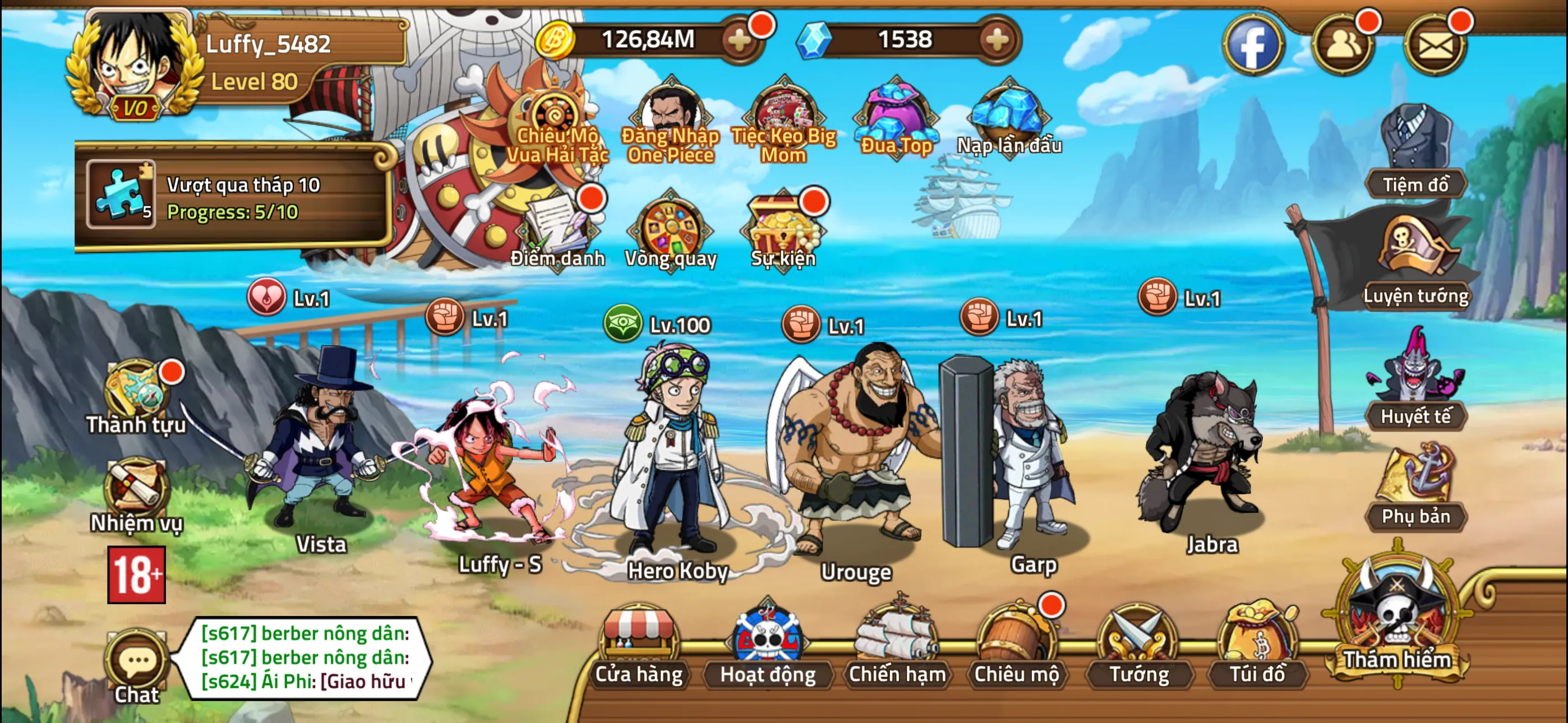The width and height of the screenshot is (1568, 723).
Task: Spin the Vòng quay wheel
Action: (x=670, y=233)
